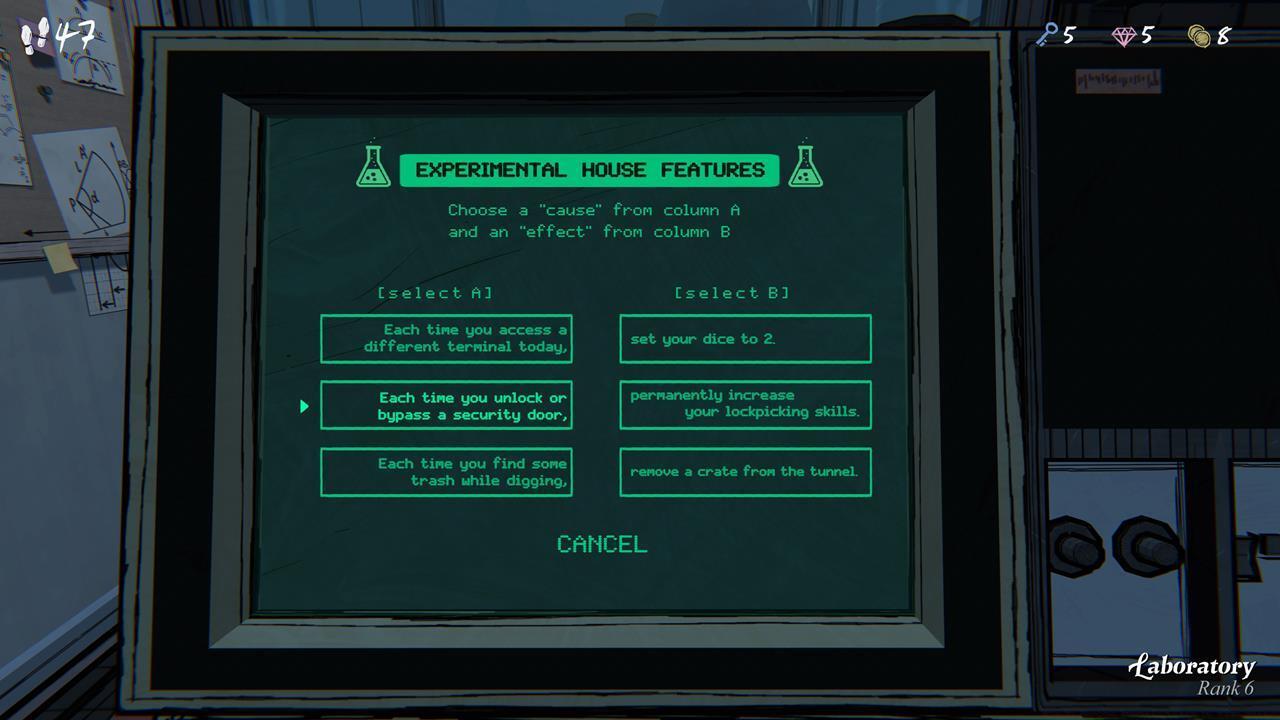
Task: Click the Experimental House Features banner icon
Action: [x=590, y=170]
